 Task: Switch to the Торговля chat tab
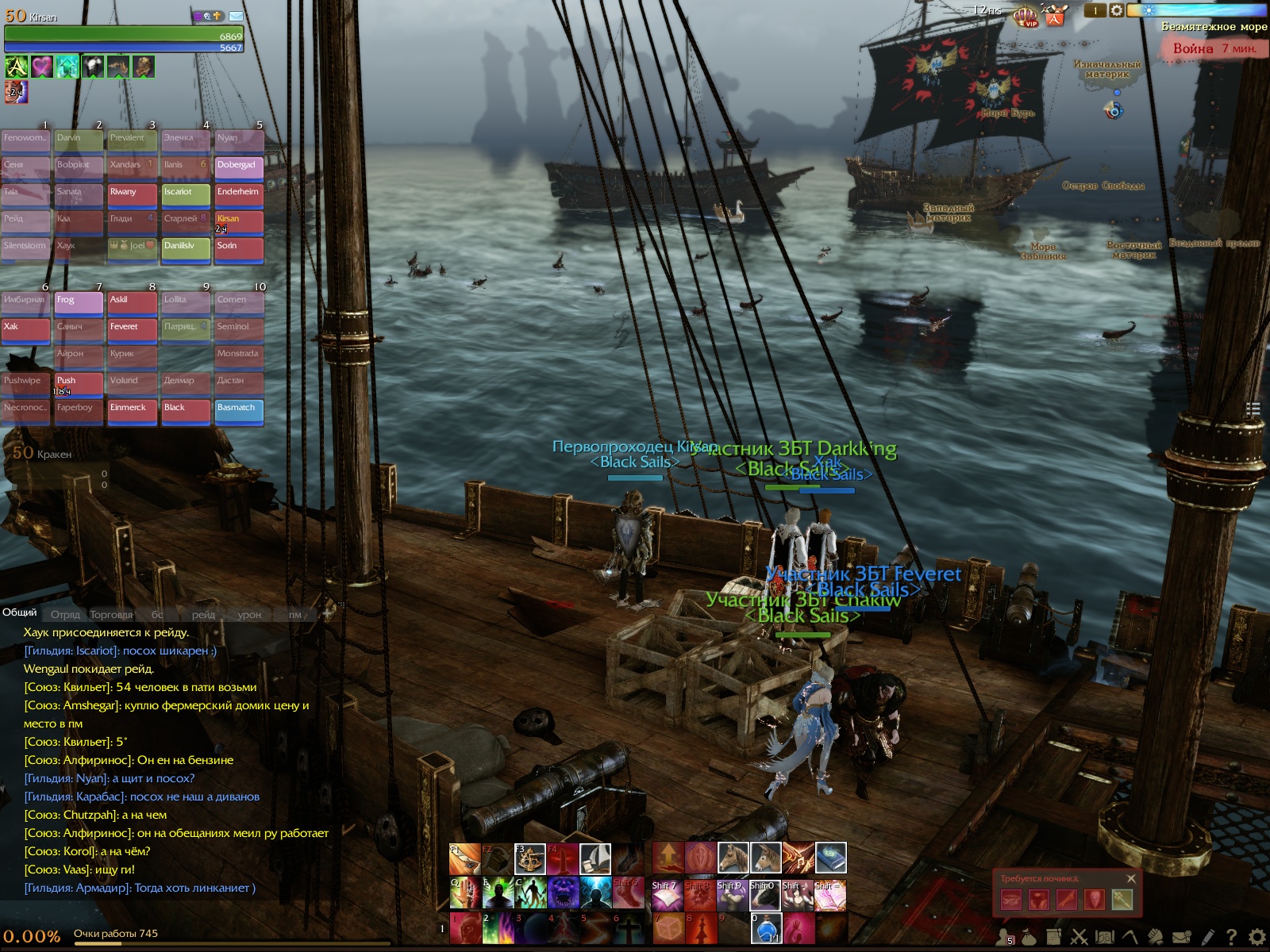[x=111, y=614]
